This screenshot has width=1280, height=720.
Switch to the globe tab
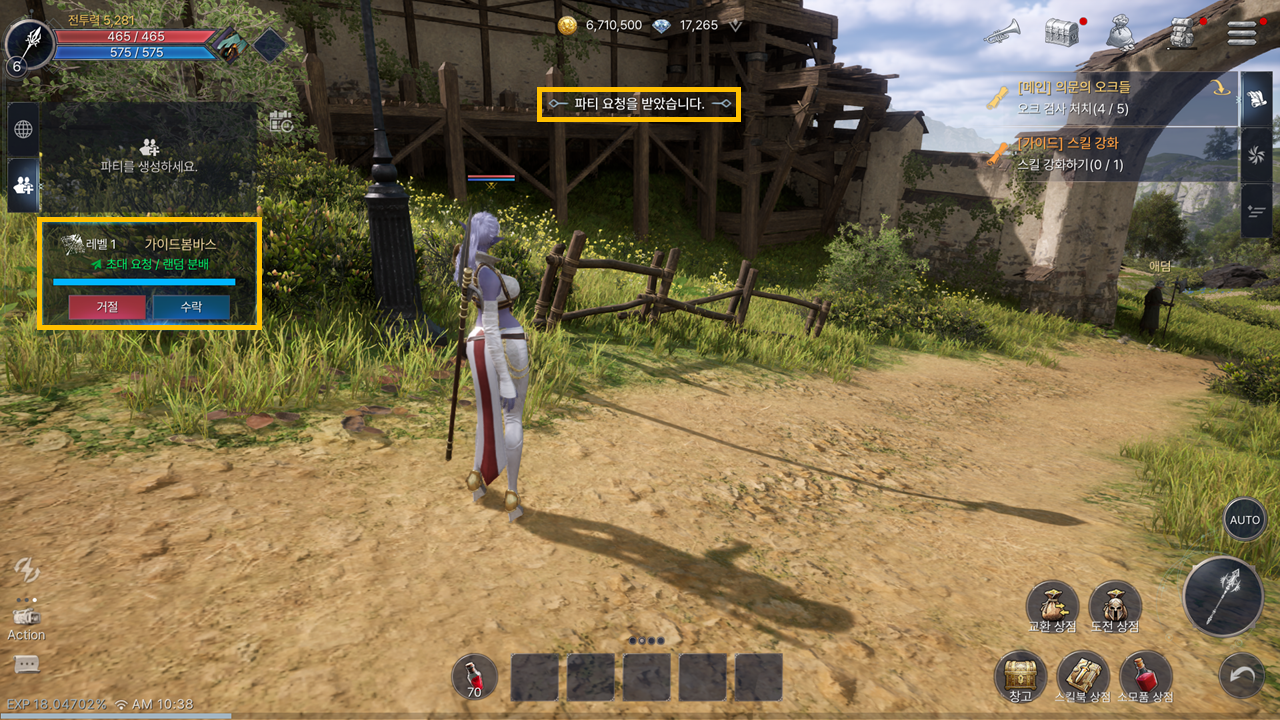[x=23, y=129]
